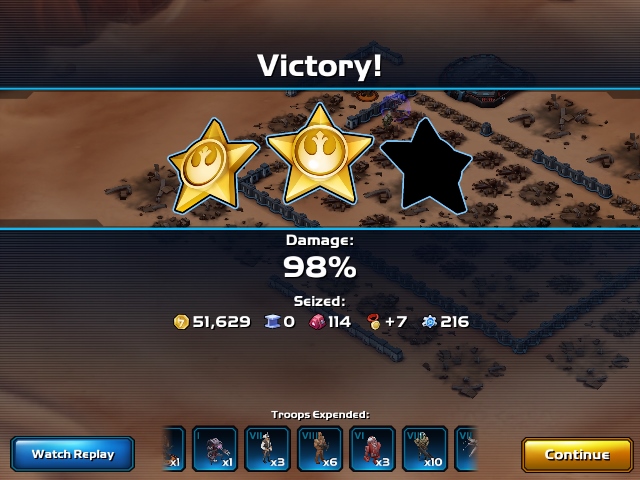
Task: Select the walker troop tile marked x1
Action: [215, 449]
